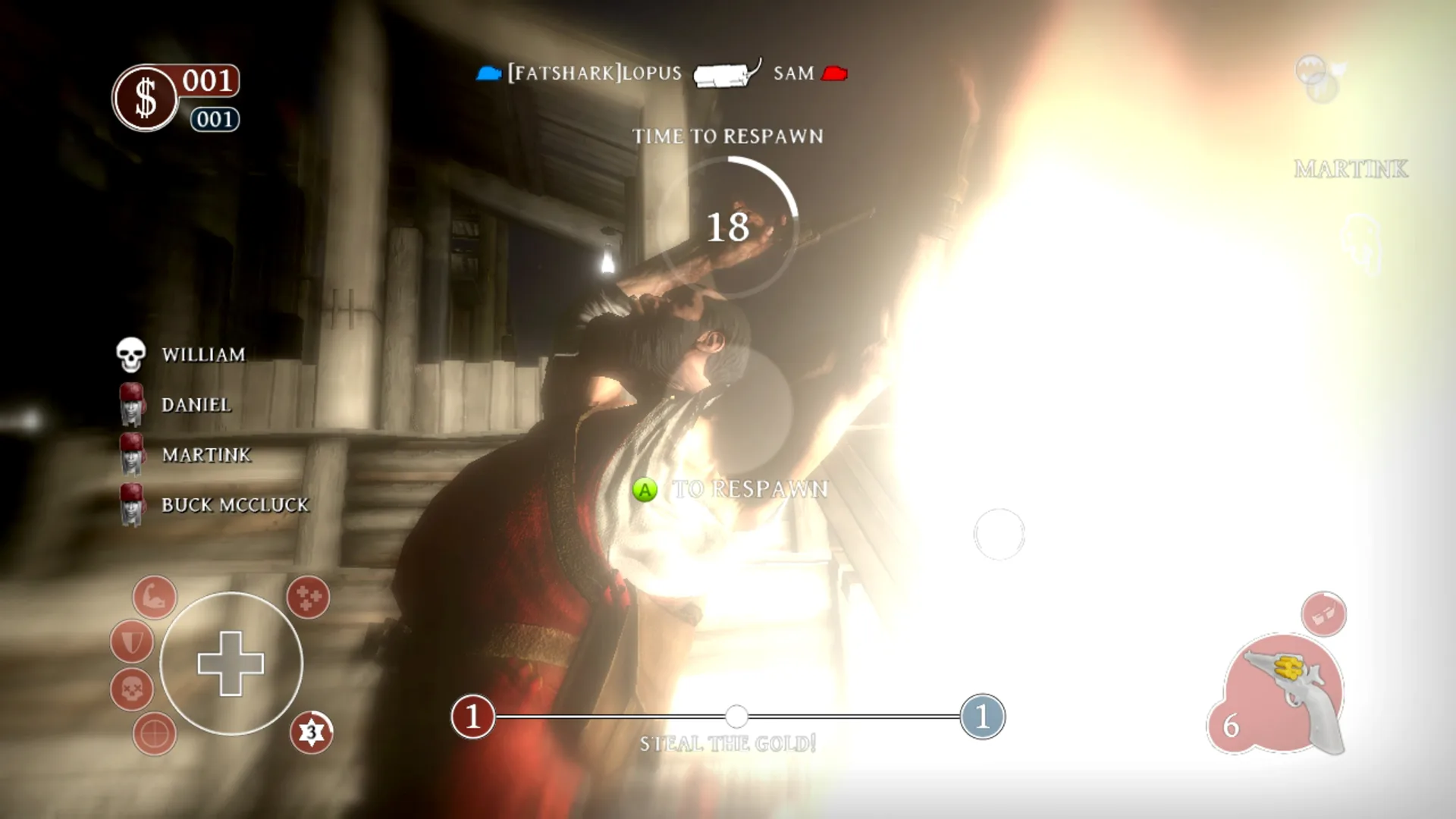Screen dimensions: 1456x819
Task: Open the gamepad crosses menu icon
Action: coord(306,599)
